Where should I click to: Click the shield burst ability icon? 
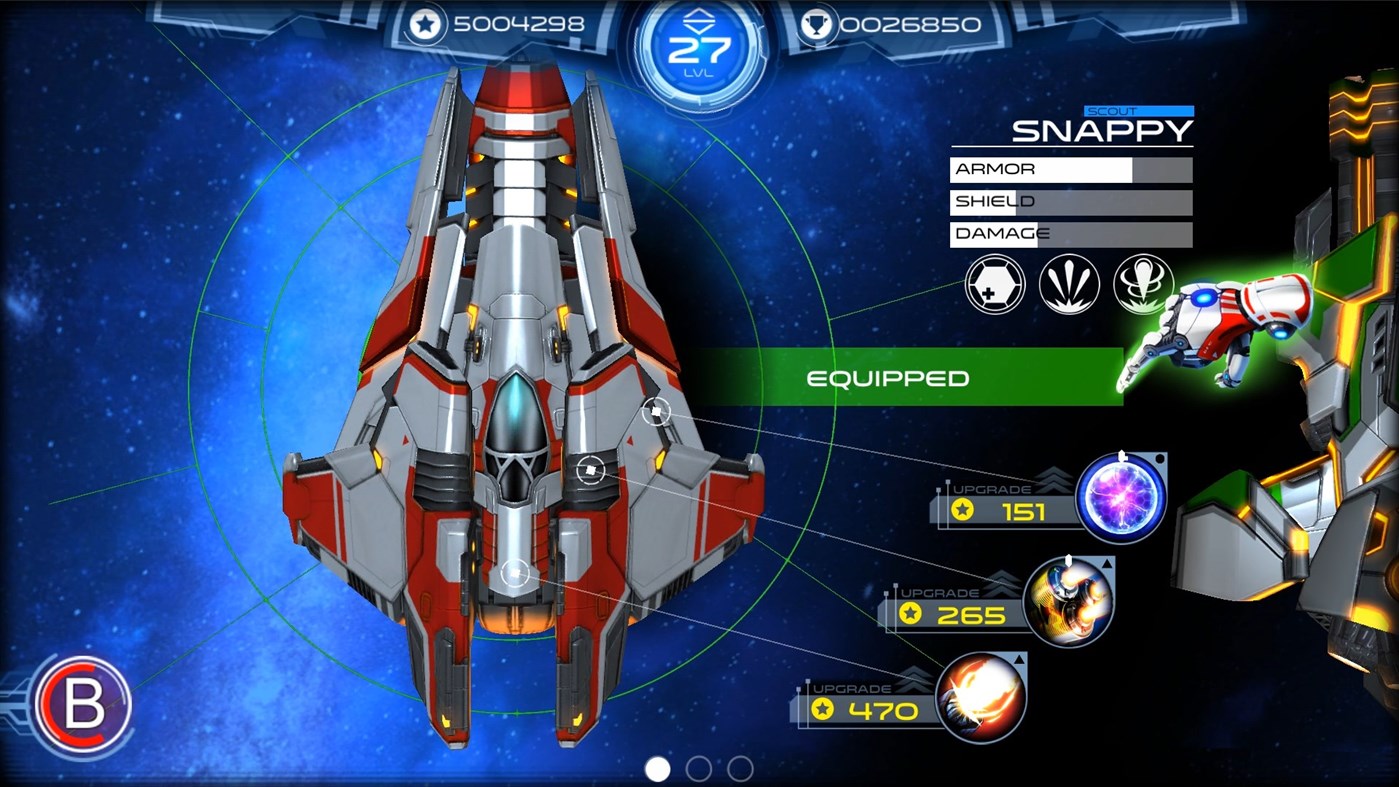pos(1069,284)
